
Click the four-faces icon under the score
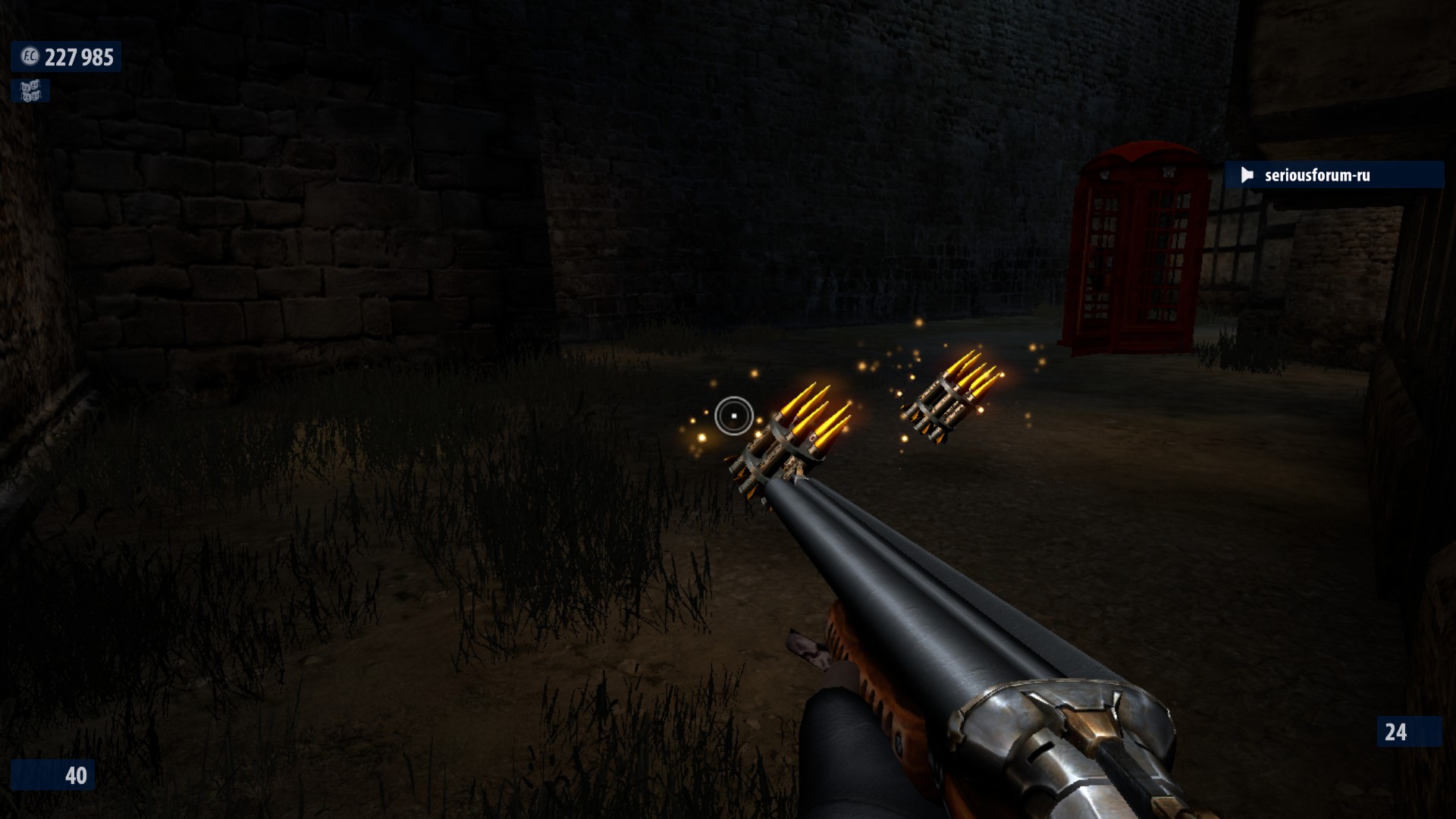click(30, 92)
